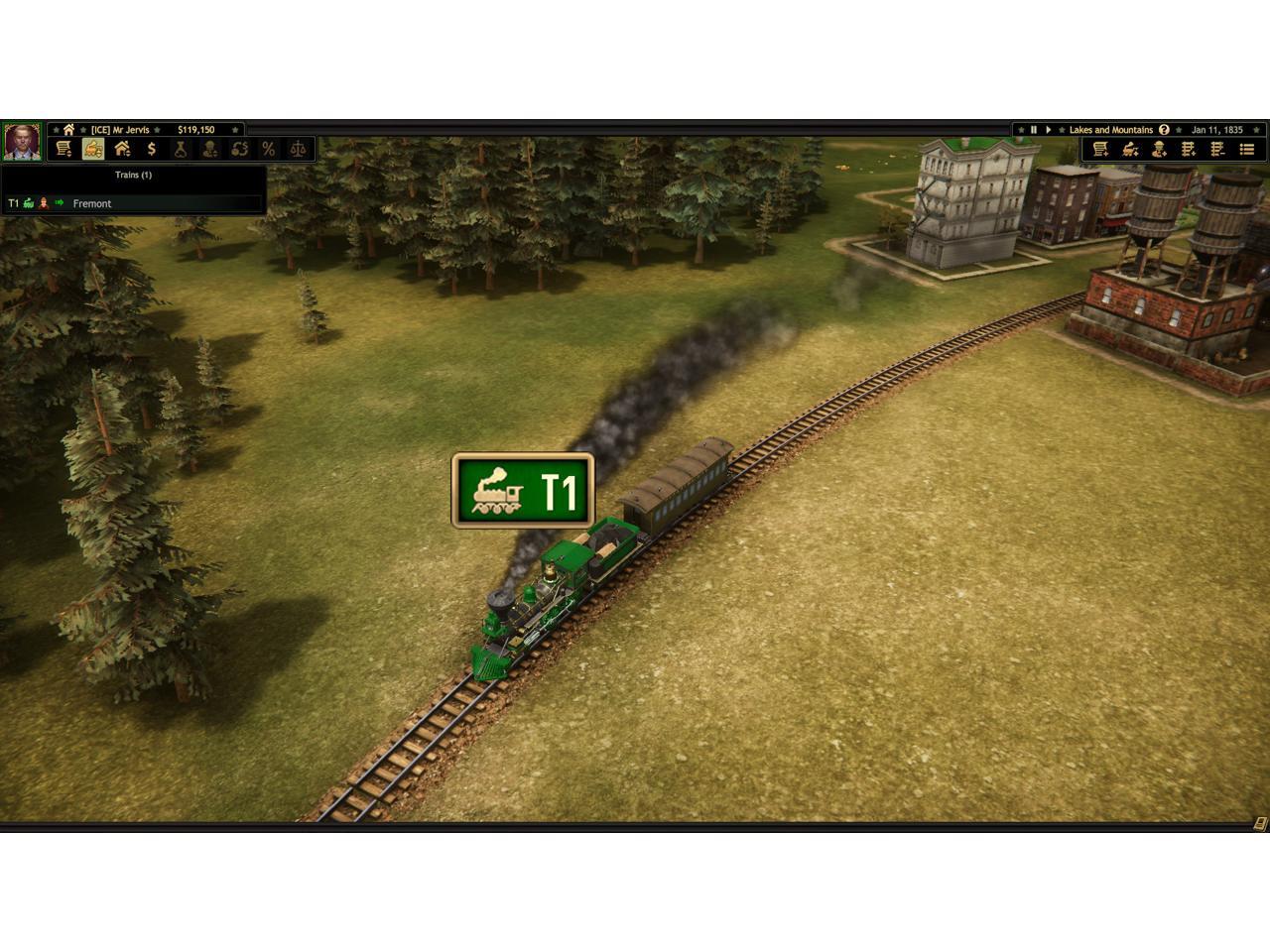1270x952 pixels.
Task: Pause the game
Action: (x=1033, y=130)
